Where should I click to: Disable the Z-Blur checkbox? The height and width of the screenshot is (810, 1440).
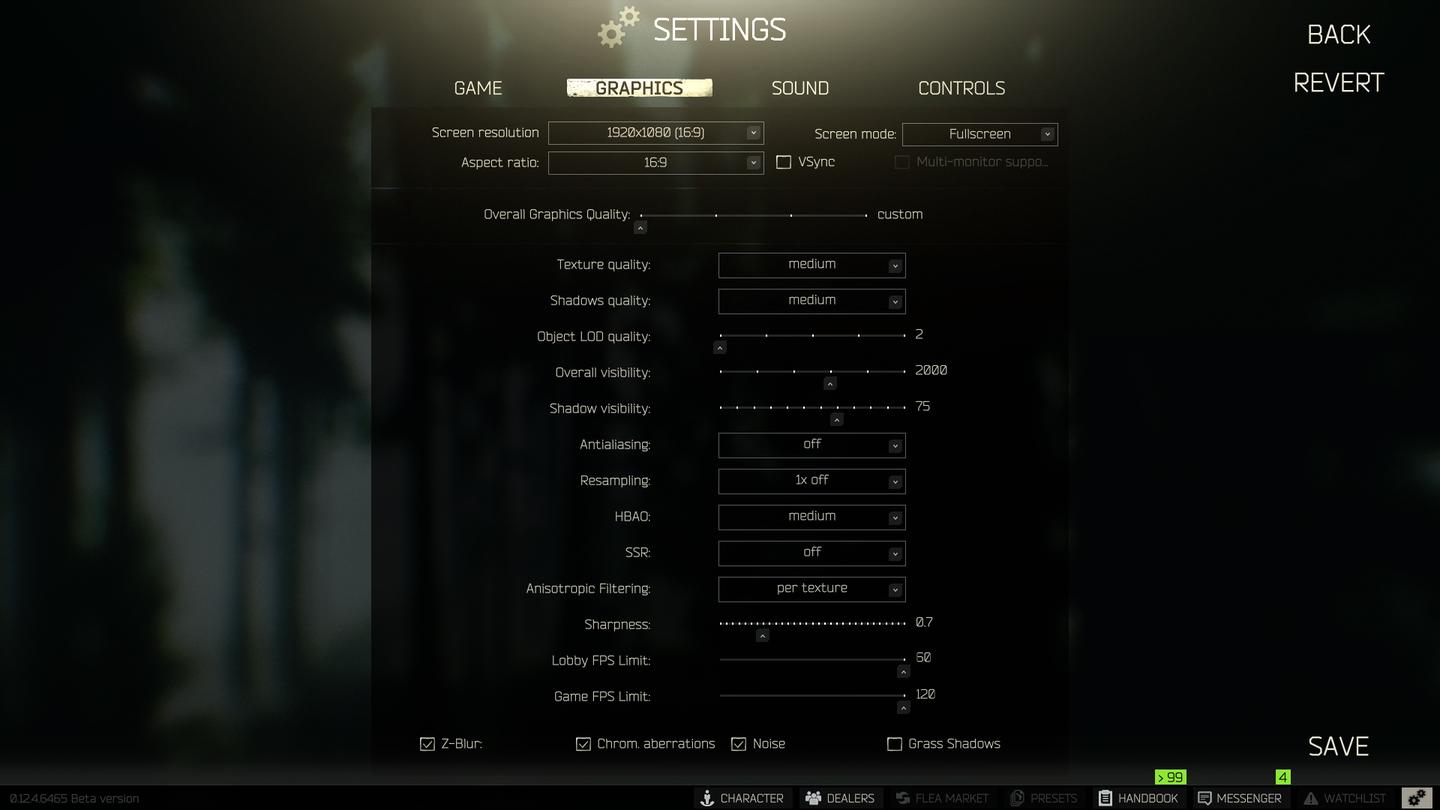tap(427, 743)
